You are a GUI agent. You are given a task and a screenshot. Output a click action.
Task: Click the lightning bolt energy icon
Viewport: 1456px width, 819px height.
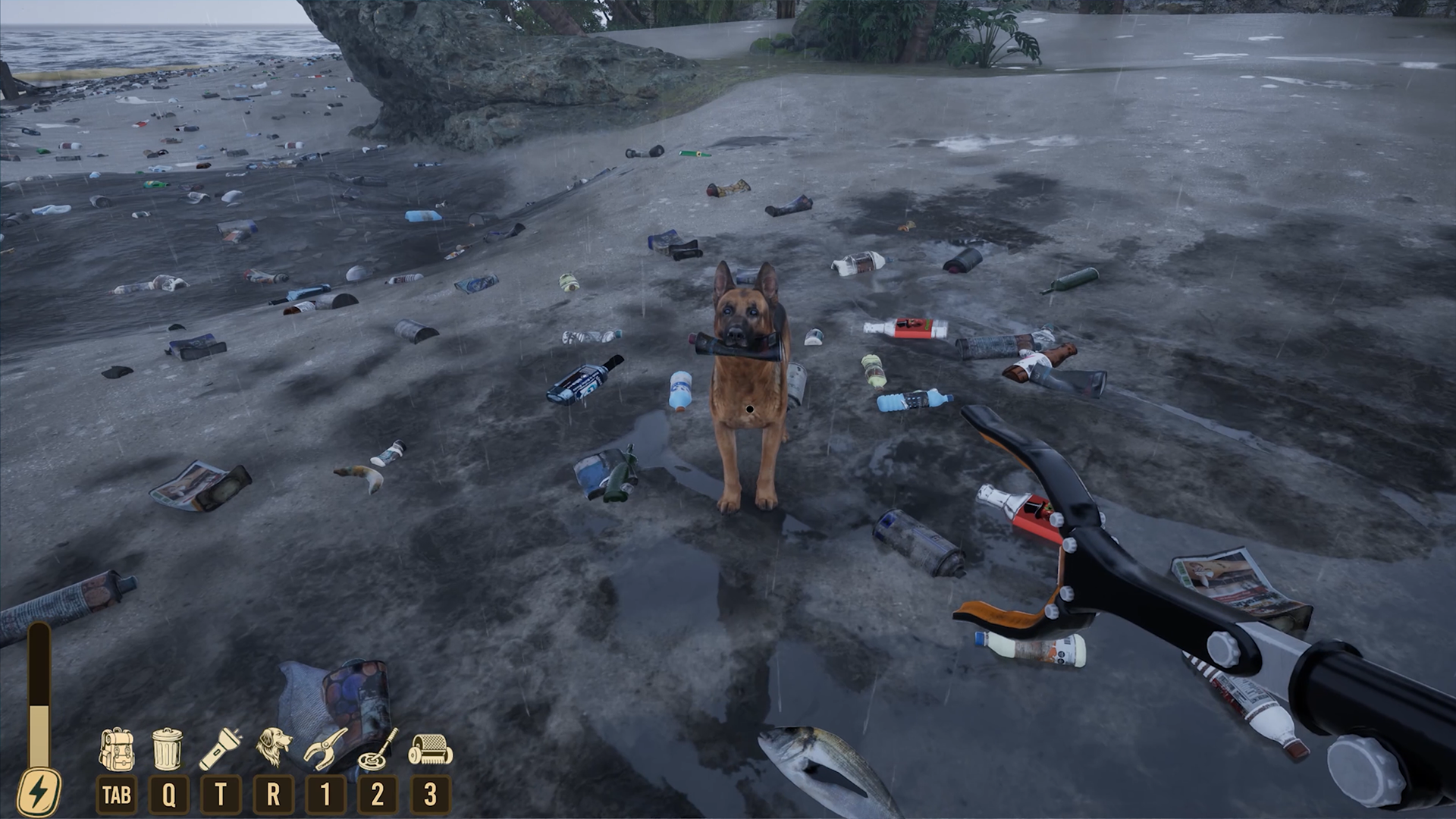(x=38, y=792)
